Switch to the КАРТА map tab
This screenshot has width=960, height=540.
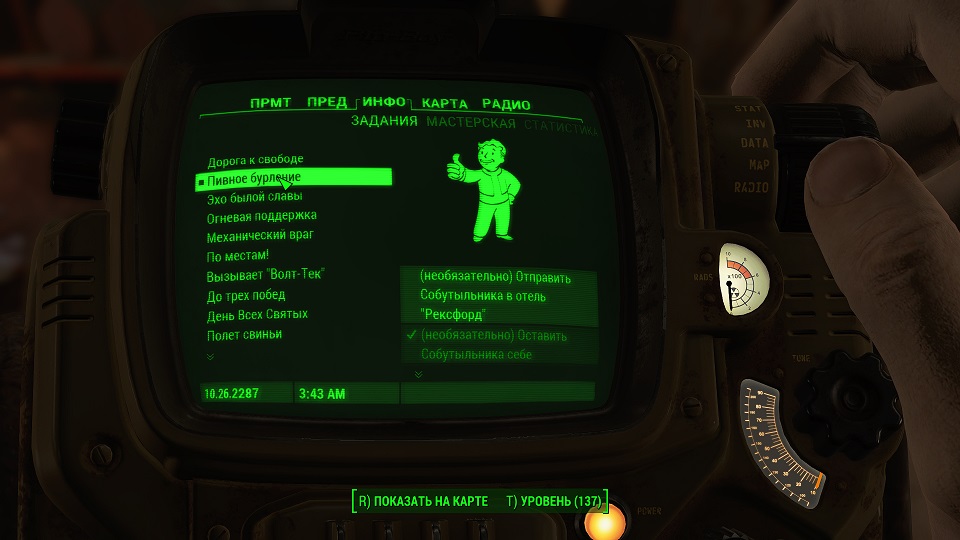(445, 104)
